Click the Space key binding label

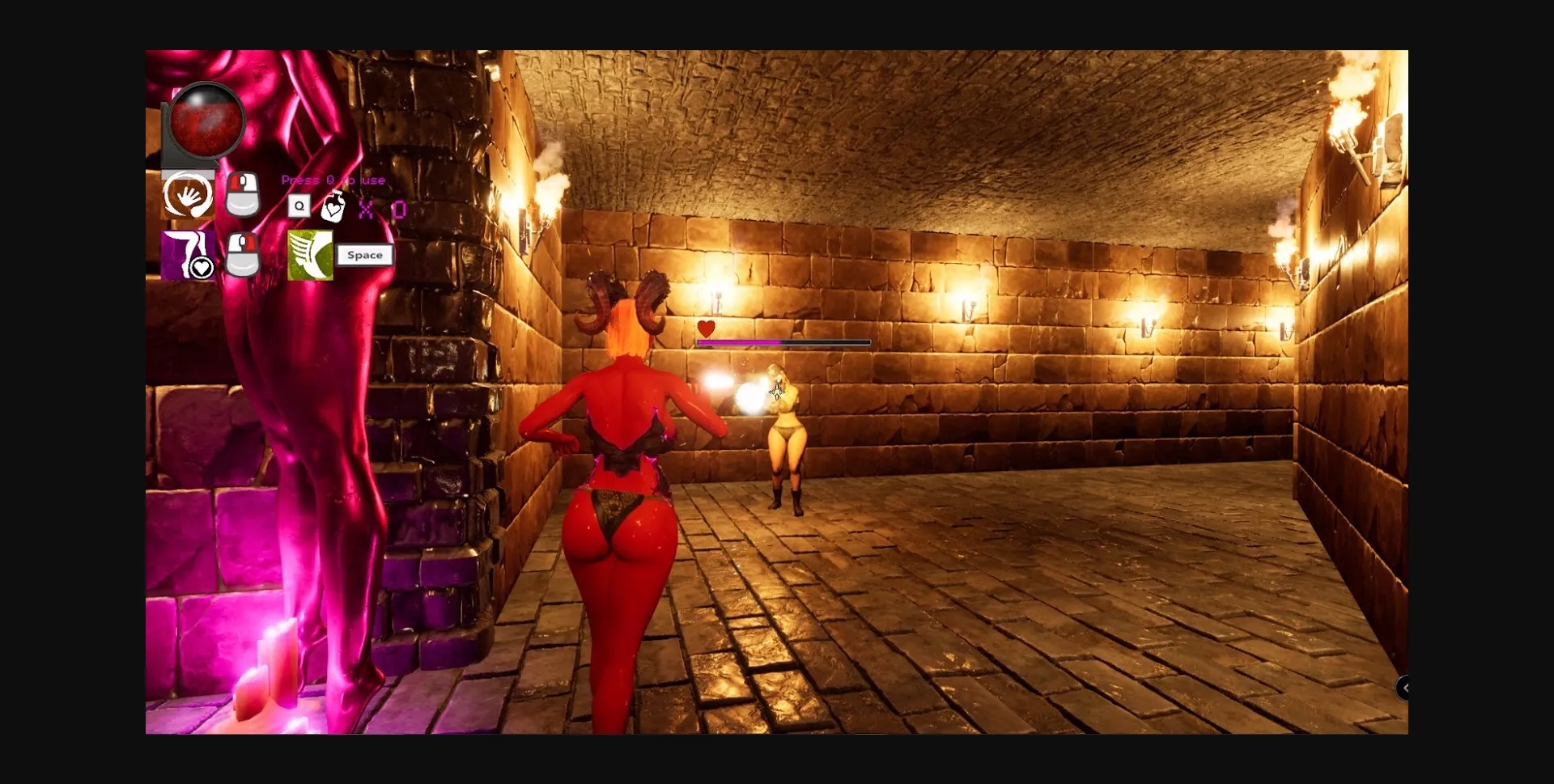tap(365, 254)
